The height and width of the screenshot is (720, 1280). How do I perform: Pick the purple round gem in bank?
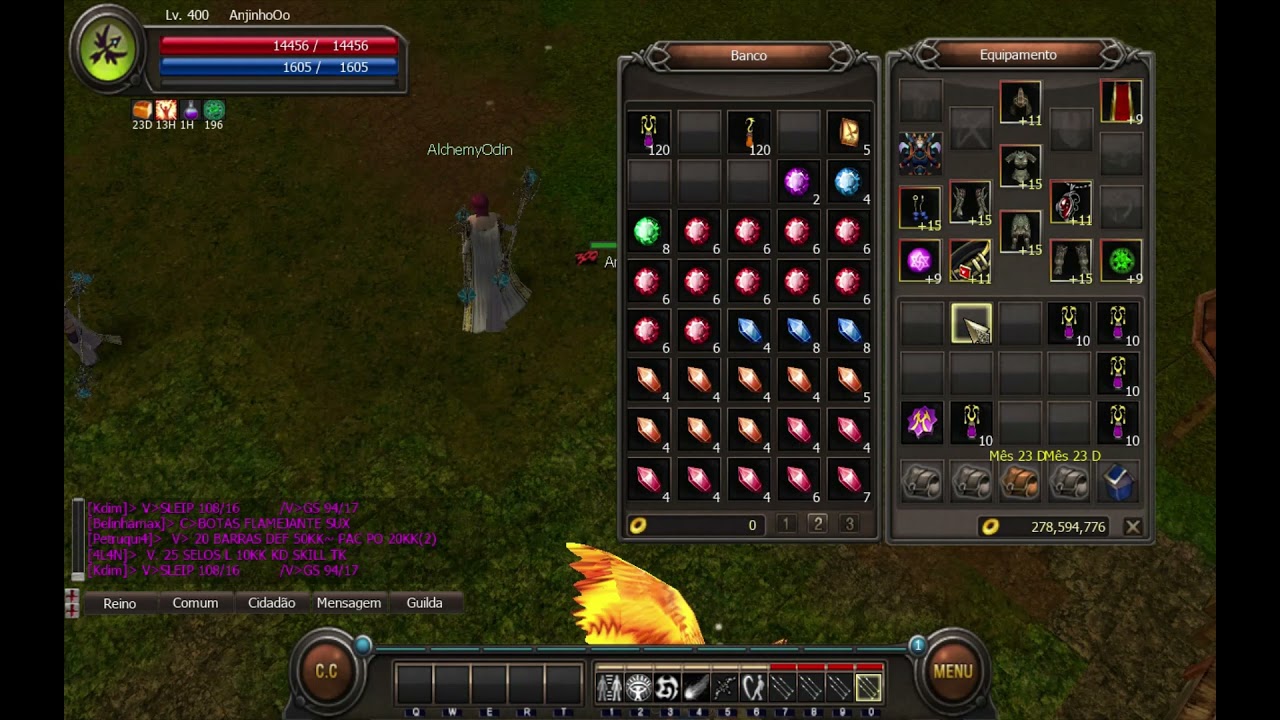click(x=797, y=181)
